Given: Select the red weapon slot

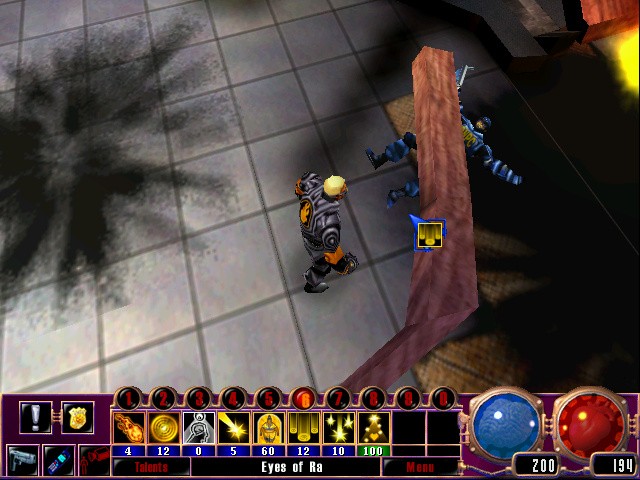Looking at the screenshot, I should pos(93,461).
